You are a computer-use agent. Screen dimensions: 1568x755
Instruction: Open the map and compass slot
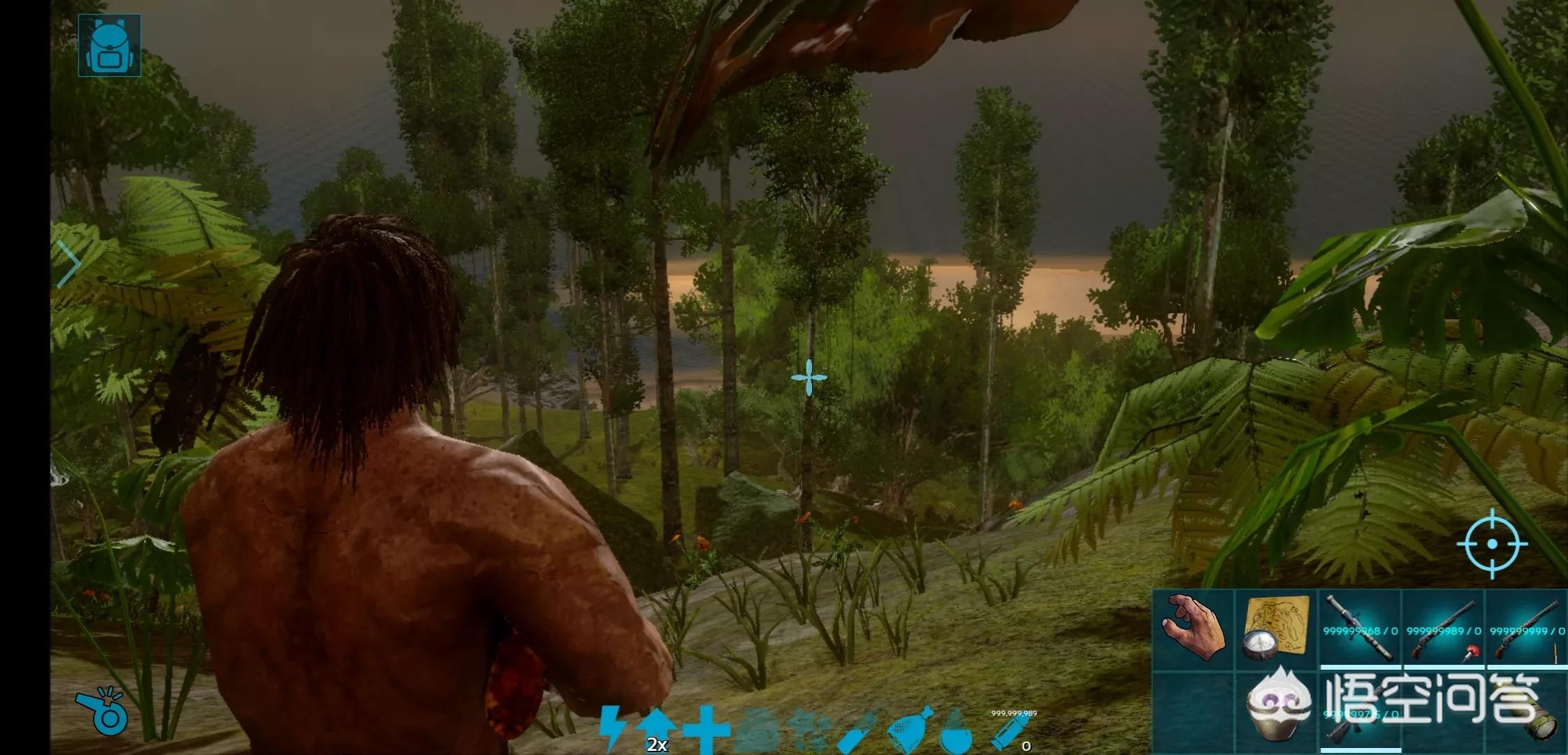click(1276, 628)
